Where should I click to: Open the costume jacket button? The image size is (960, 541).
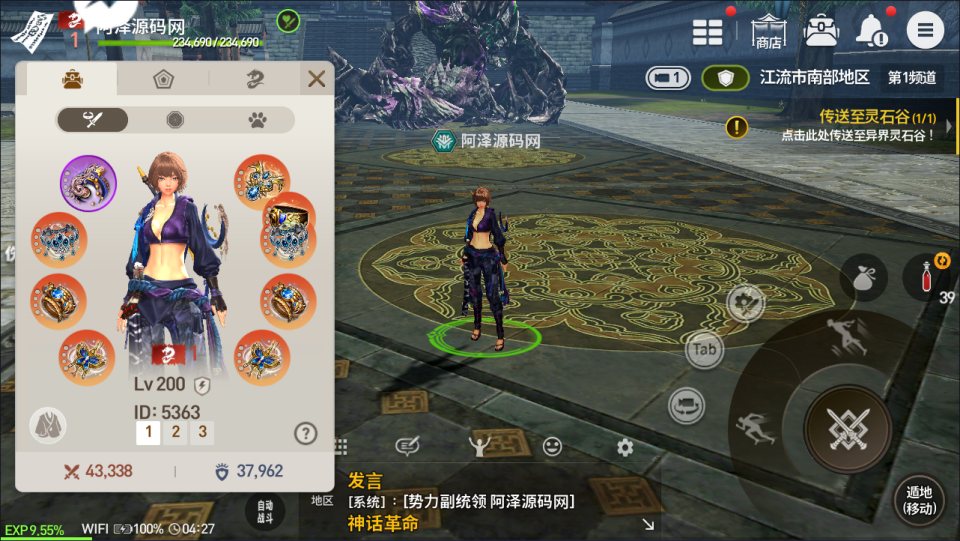pos(47,425)
